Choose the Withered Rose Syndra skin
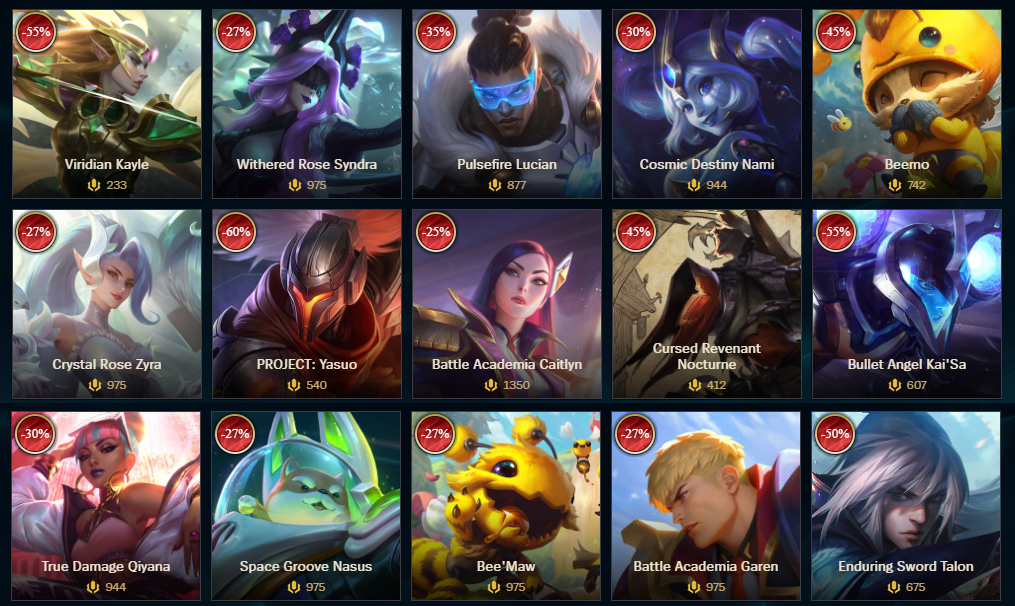 click(x=307, y=104)
